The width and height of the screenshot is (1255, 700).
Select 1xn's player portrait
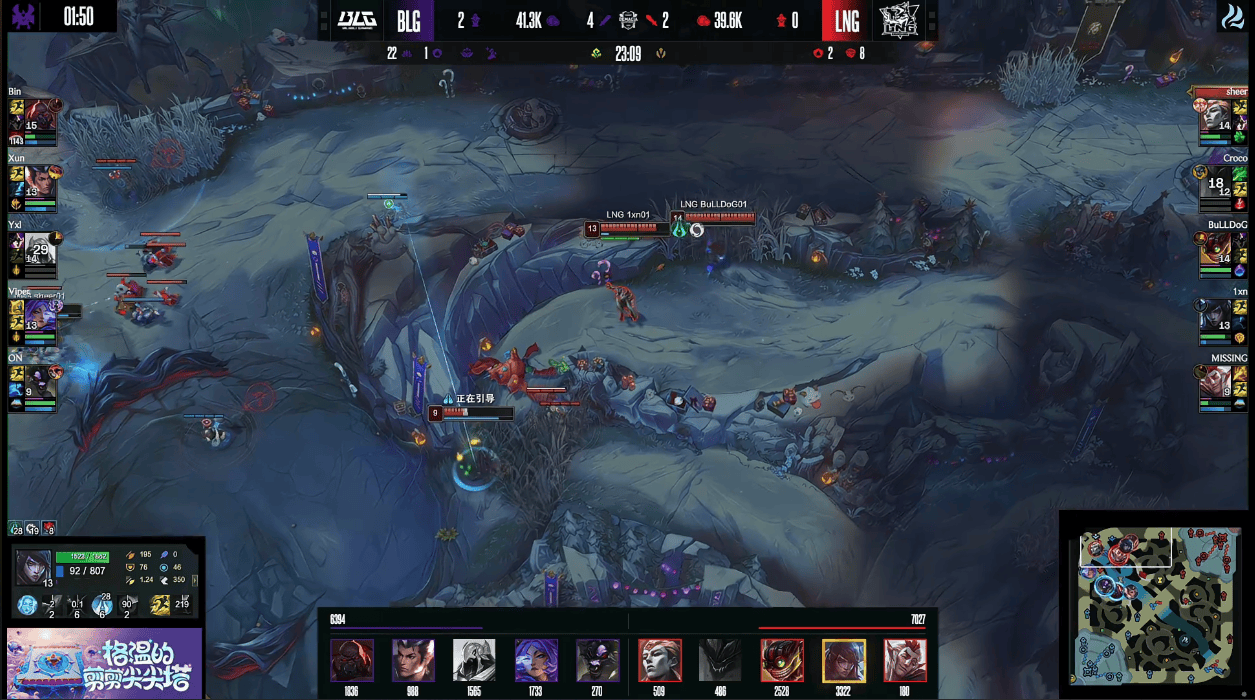[x=1216, y=316]
